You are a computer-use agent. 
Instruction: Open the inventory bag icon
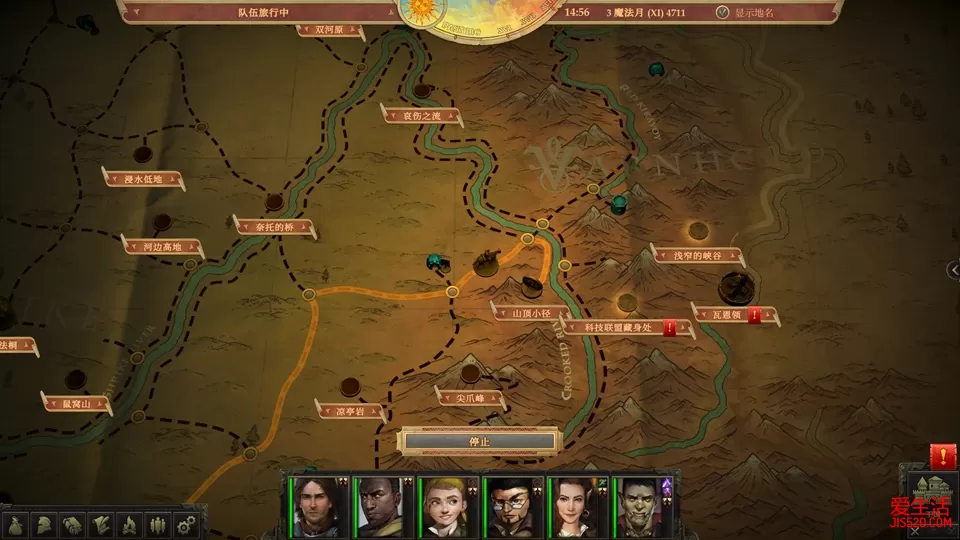click(17, 524)
